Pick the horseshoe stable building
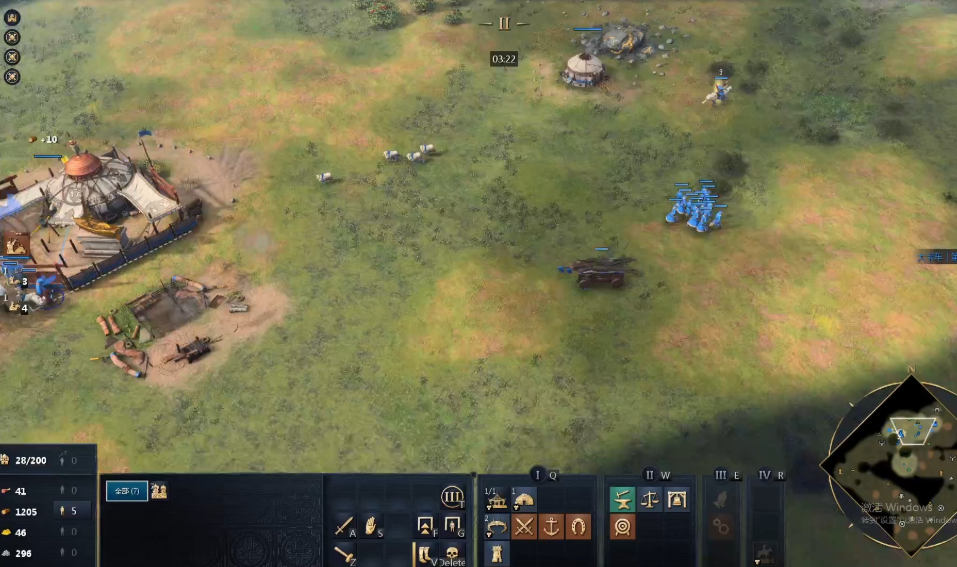This screenshot has height=567, width=957. tap(578, 526)
